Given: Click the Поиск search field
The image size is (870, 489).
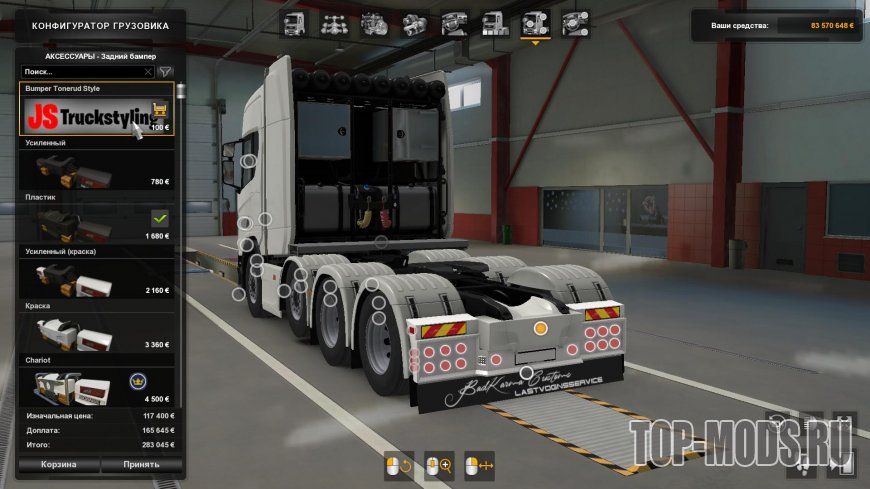Looking at the screenshot, I should 82,72.
